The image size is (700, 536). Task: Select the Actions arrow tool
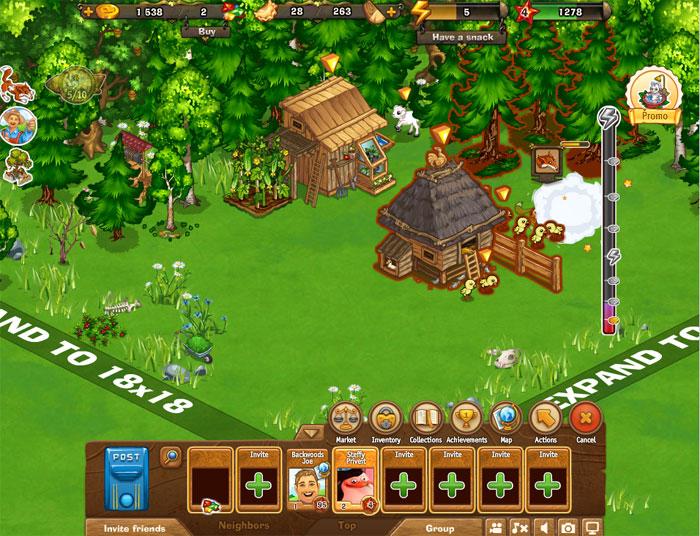(x=546, y=417)
